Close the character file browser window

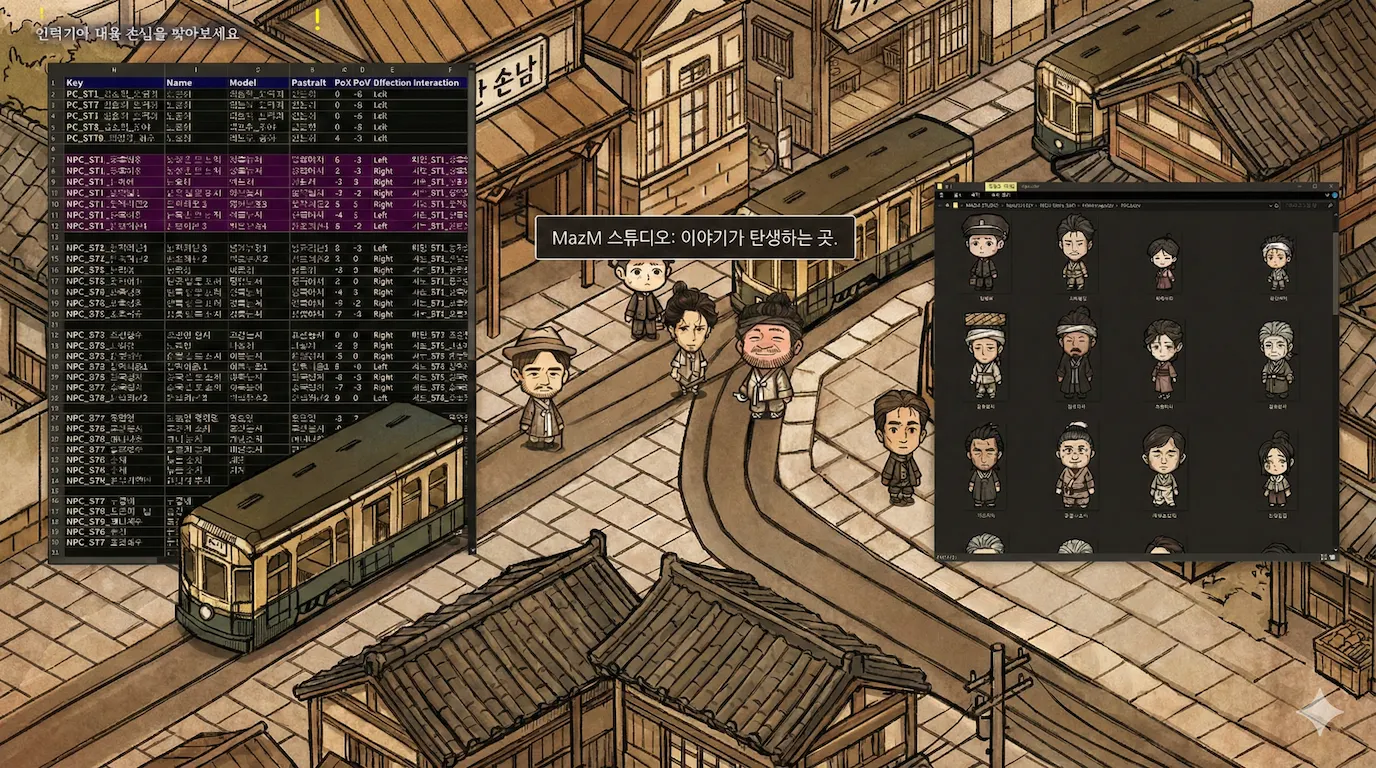tap(1331, 187)
